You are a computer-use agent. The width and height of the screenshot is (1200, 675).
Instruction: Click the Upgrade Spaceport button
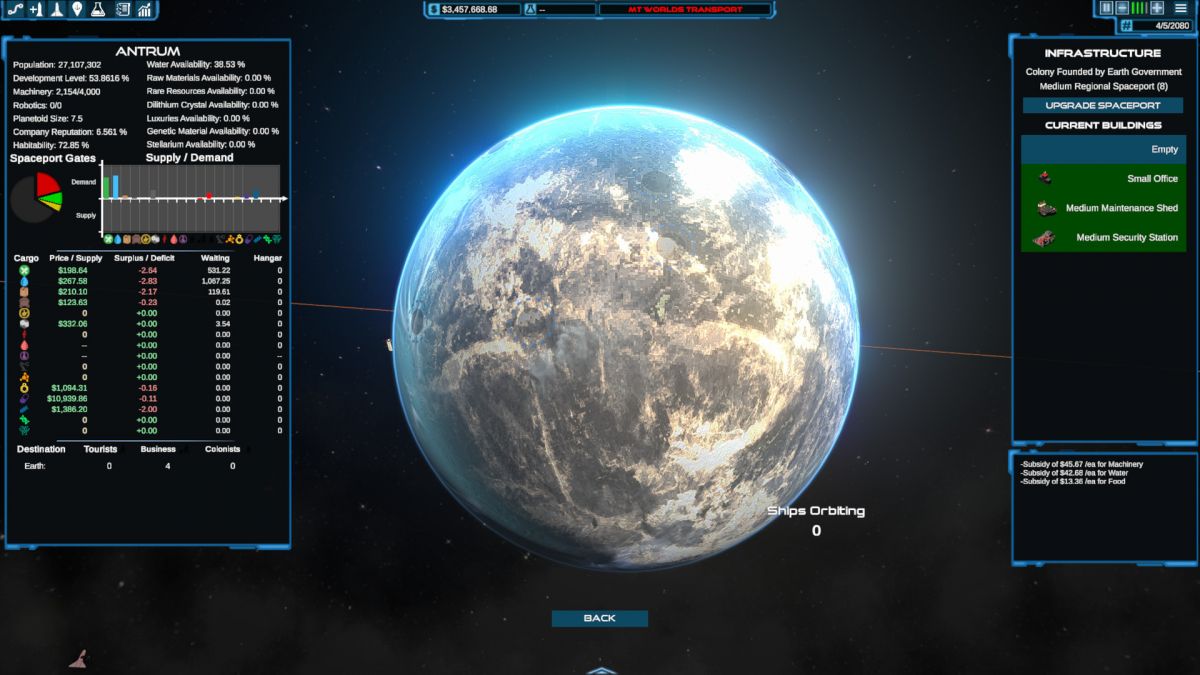[1102, 105]
